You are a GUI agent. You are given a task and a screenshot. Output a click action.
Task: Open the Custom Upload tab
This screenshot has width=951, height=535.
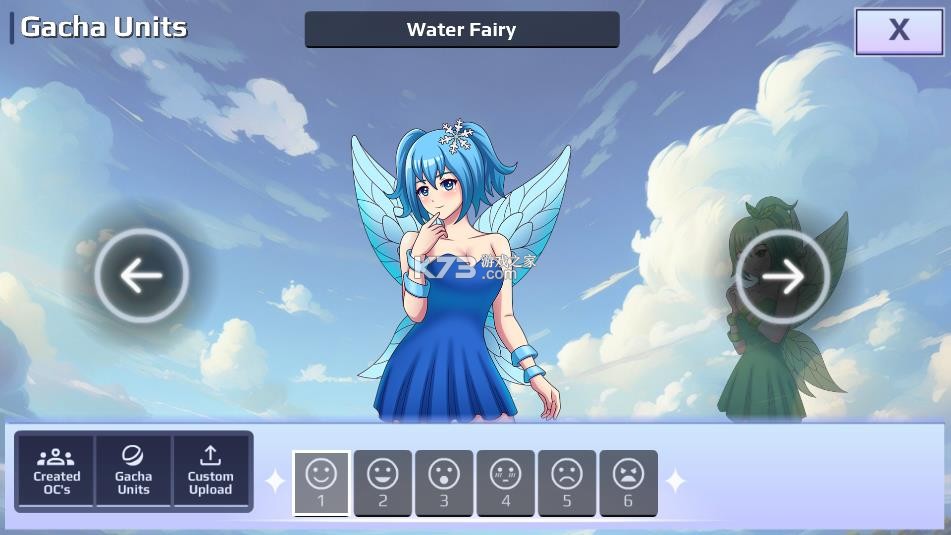coord(210,470)
